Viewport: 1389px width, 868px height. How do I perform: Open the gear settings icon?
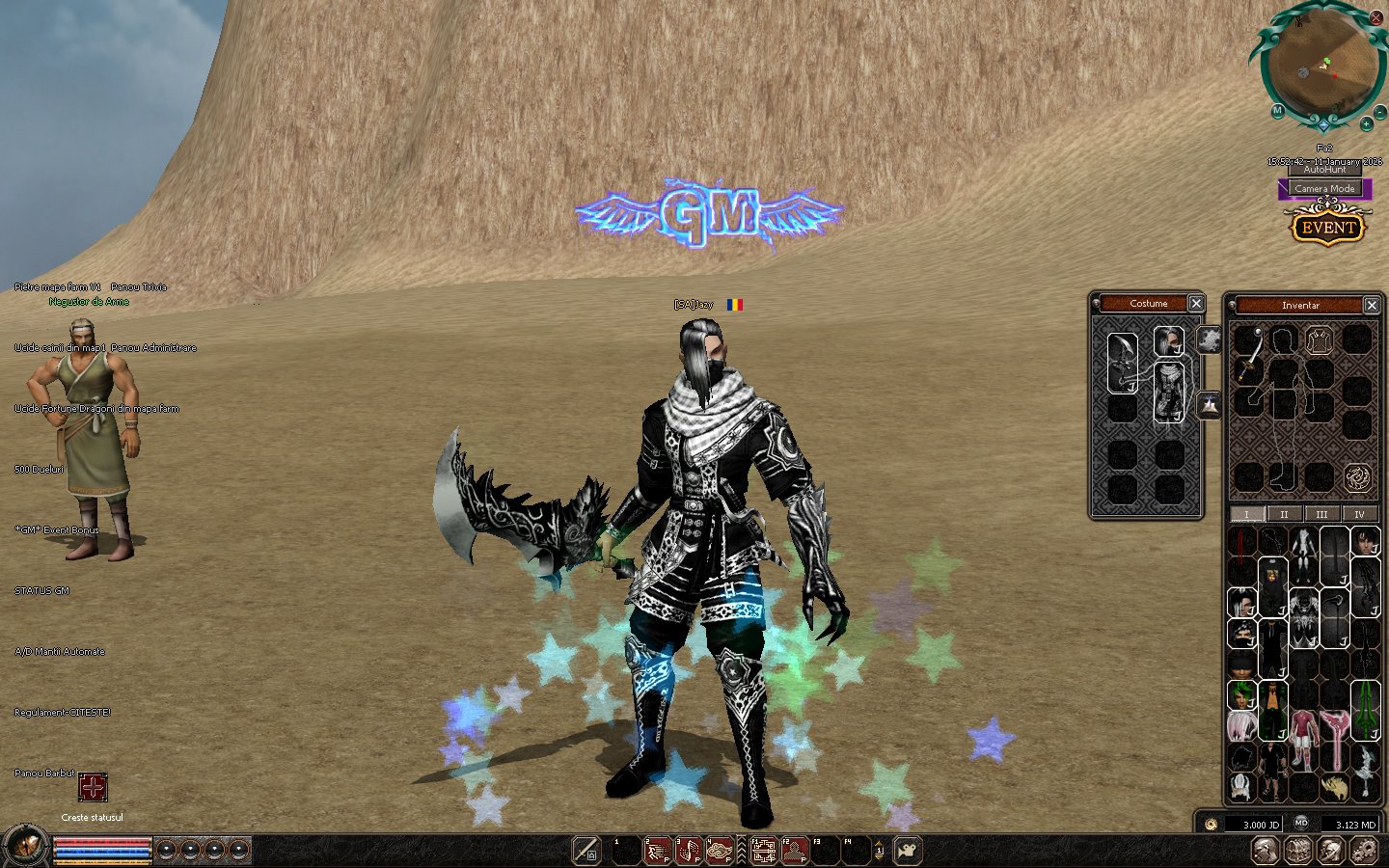click(1364, 851)
